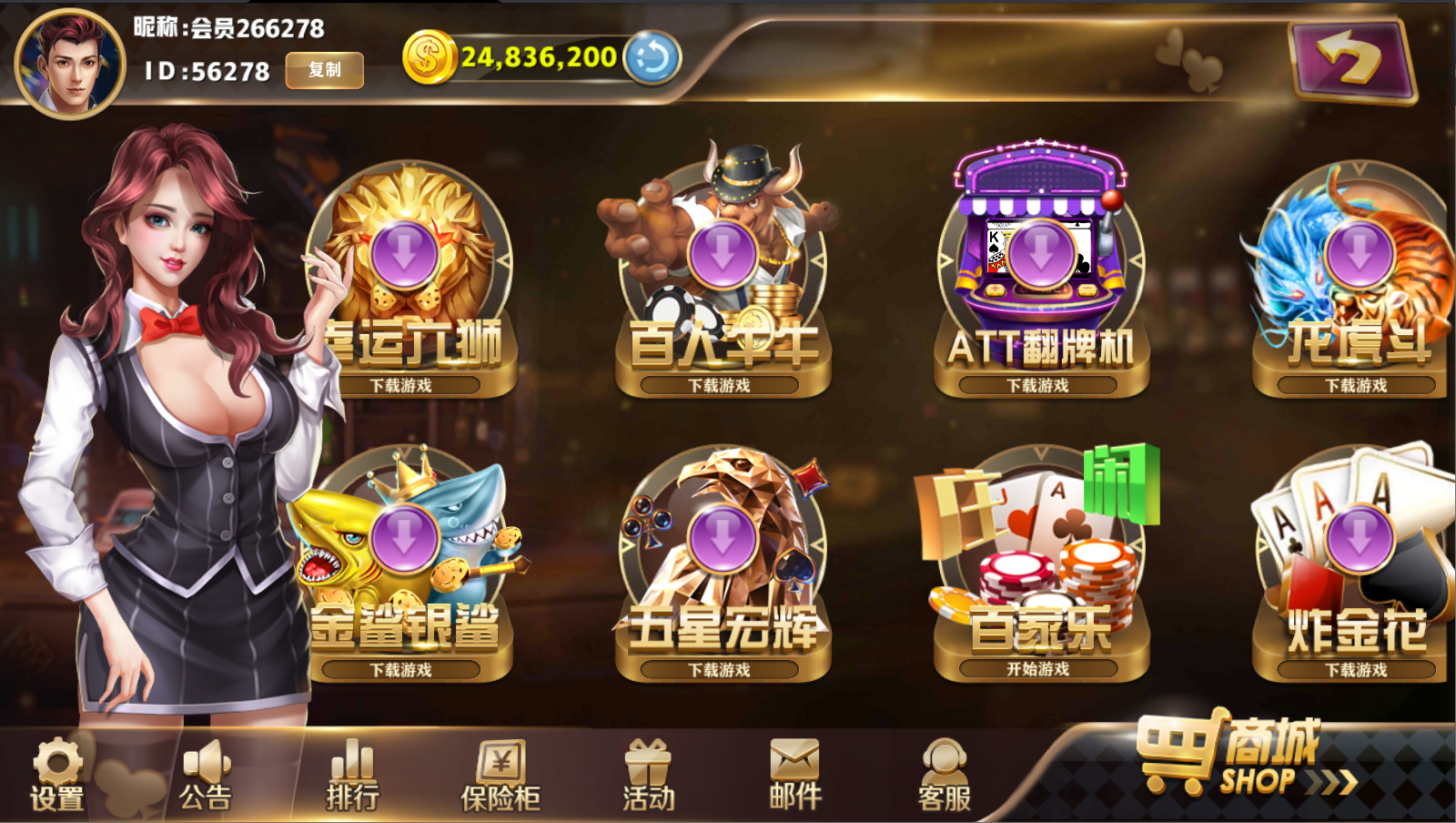Download the golden lion game
Viewport: 1456px width, 823px height.
[405, 255]
